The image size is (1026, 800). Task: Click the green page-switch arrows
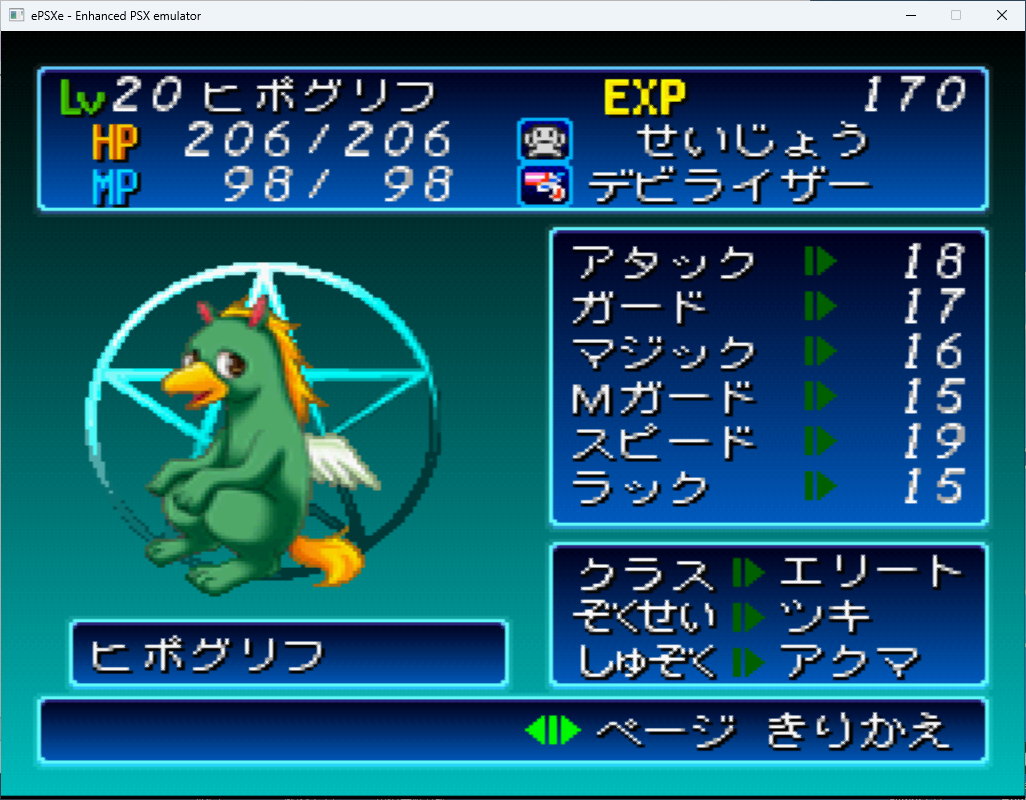point(552,731)
